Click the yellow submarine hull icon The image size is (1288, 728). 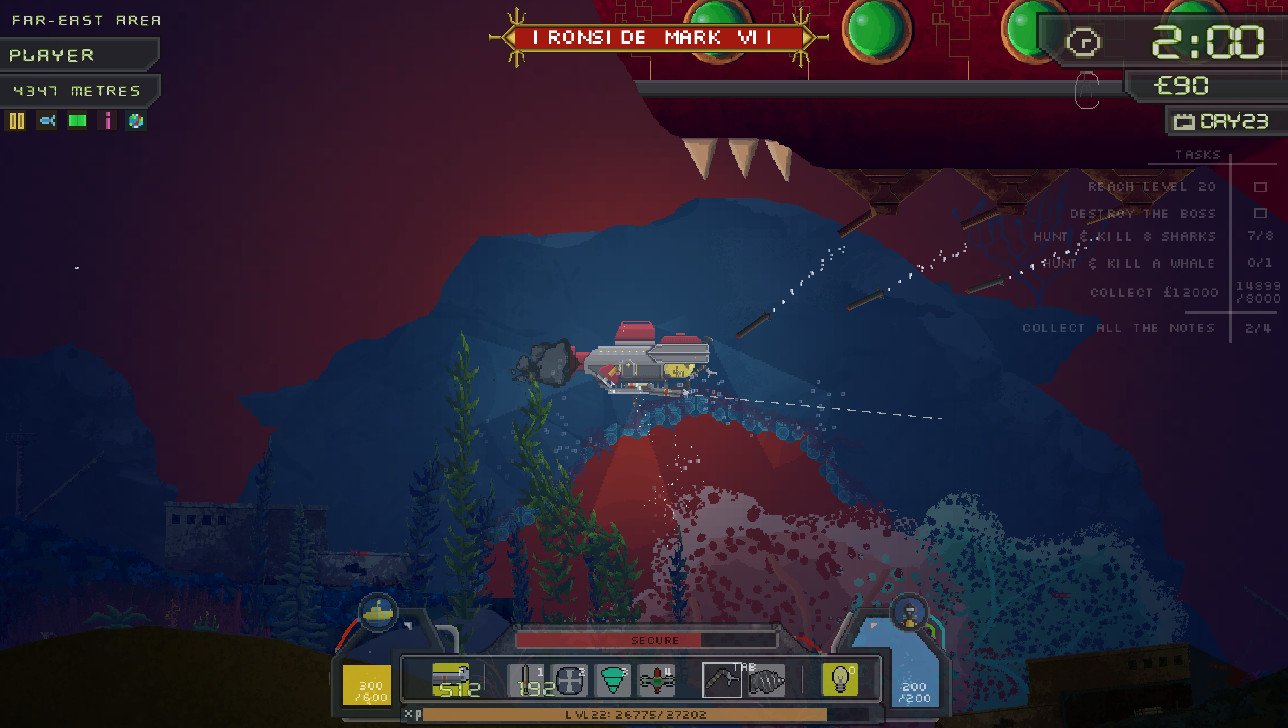tap(377, 610)
